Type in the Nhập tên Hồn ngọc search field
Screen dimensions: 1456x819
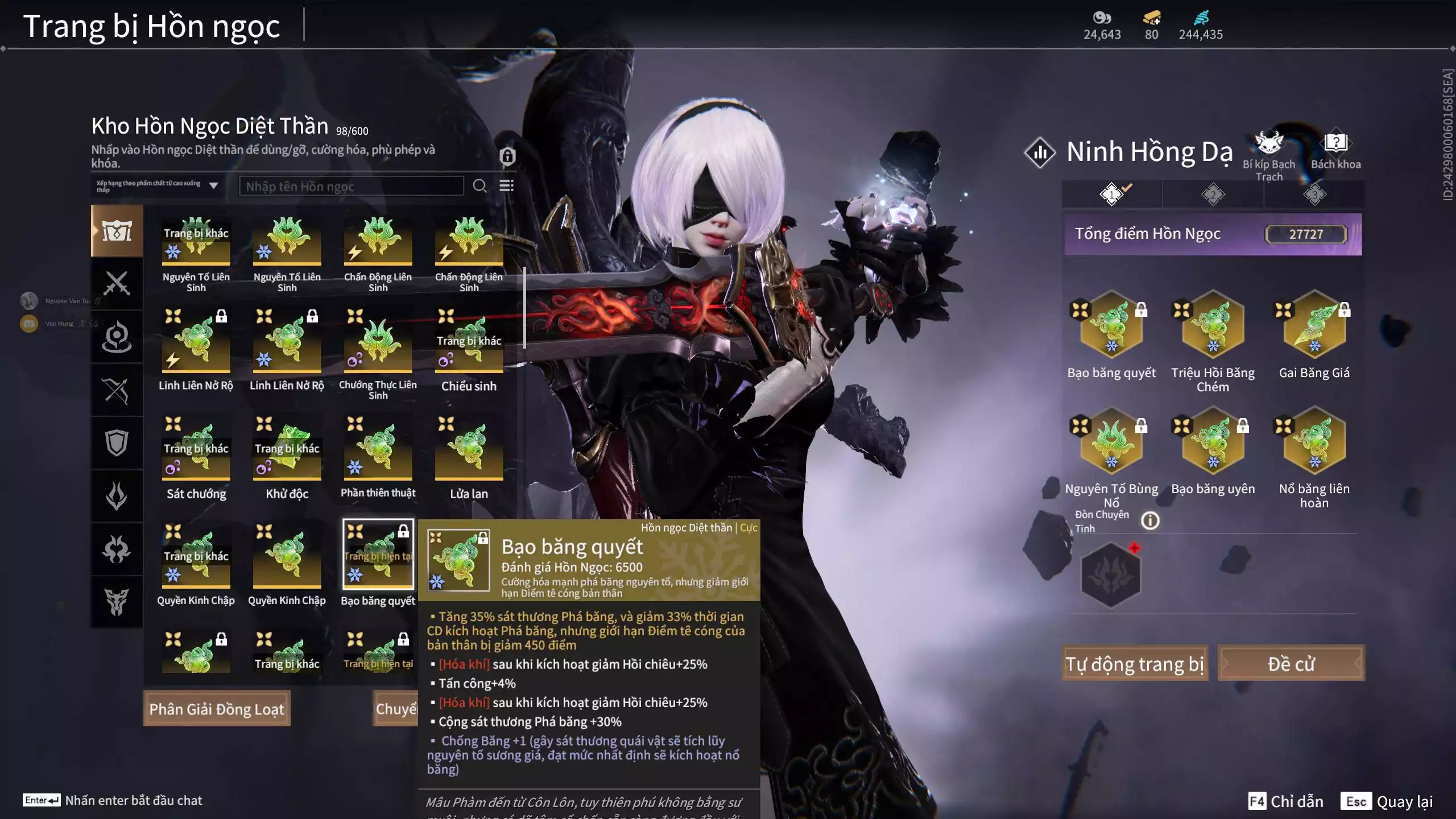coord(351,186)
